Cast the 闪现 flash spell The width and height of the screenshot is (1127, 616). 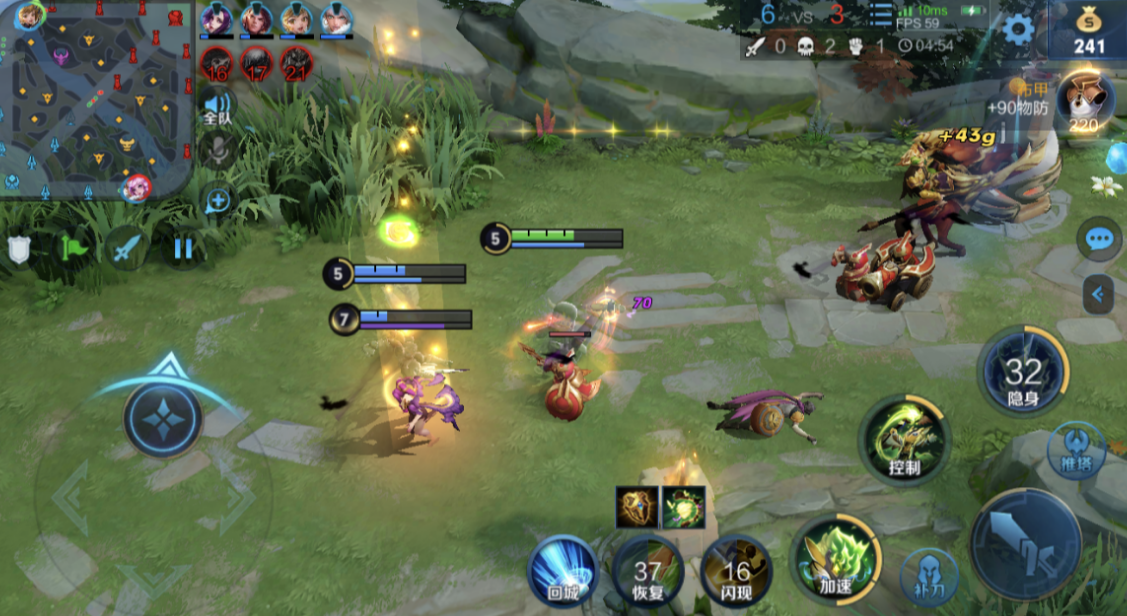click(x=737, y=573)
